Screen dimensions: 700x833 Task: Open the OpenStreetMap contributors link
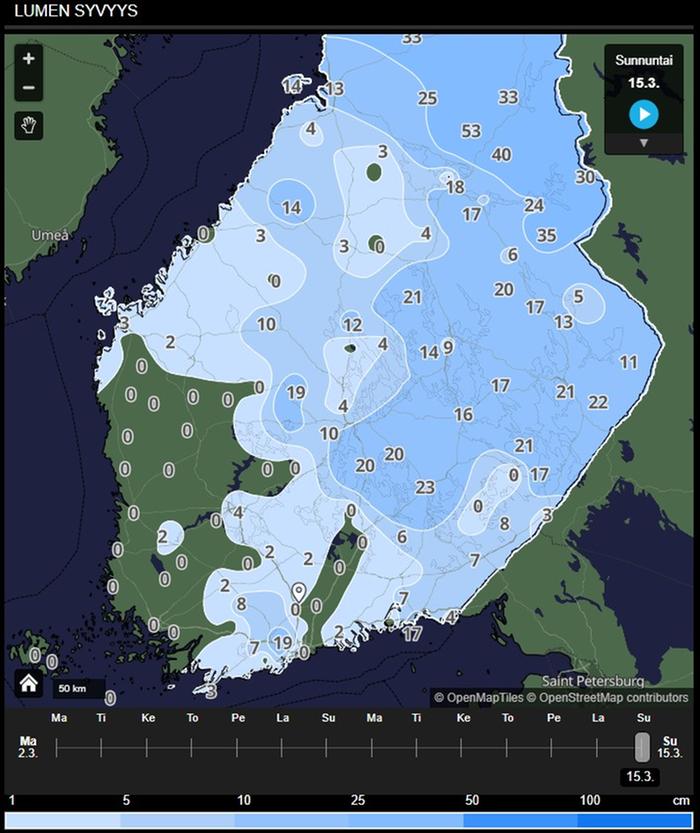(x=607, y=697)
